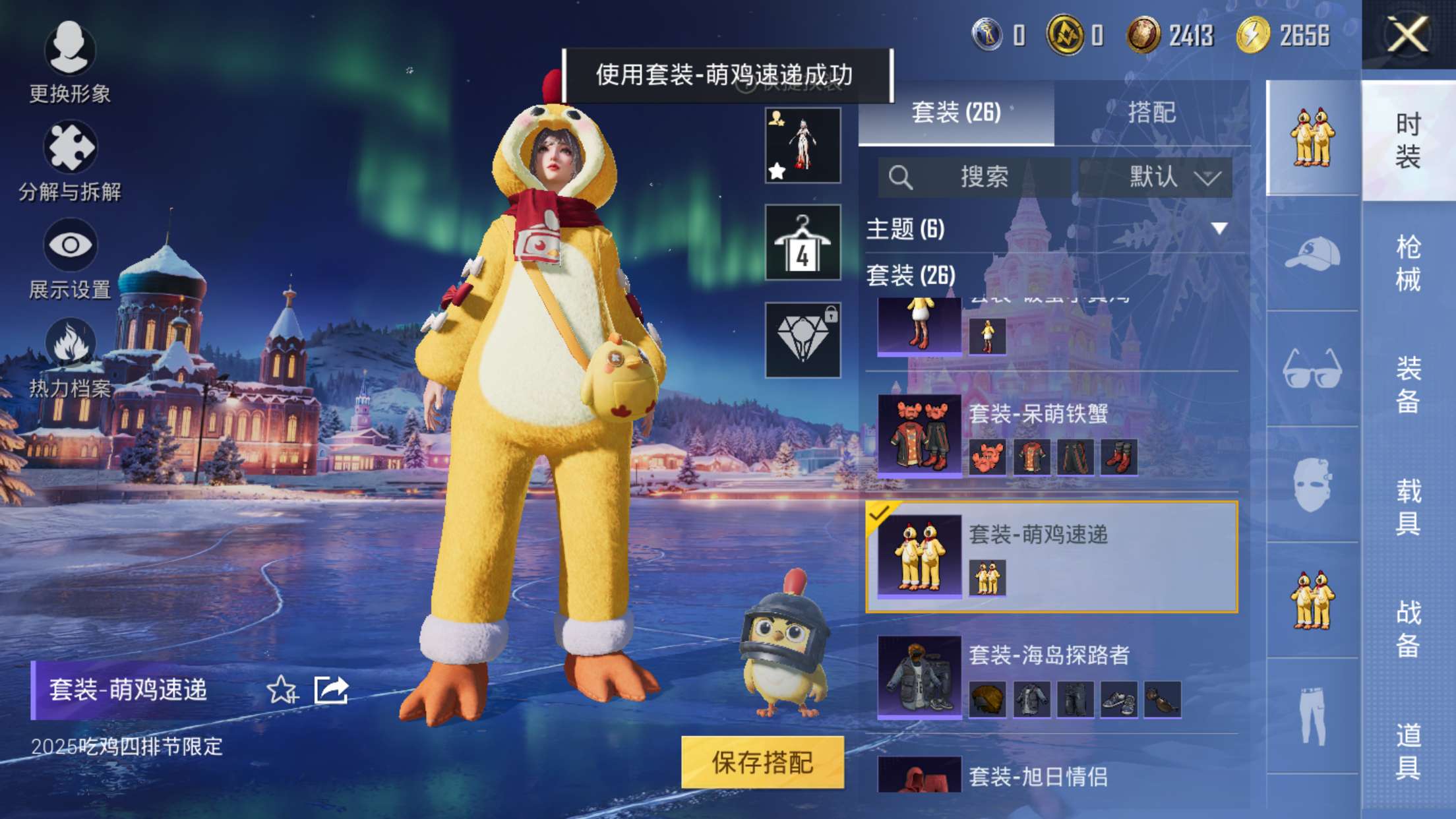Switch to the 搭配 tab
This screenshot has width=1456, height=819.
[x=1151, y=113]
